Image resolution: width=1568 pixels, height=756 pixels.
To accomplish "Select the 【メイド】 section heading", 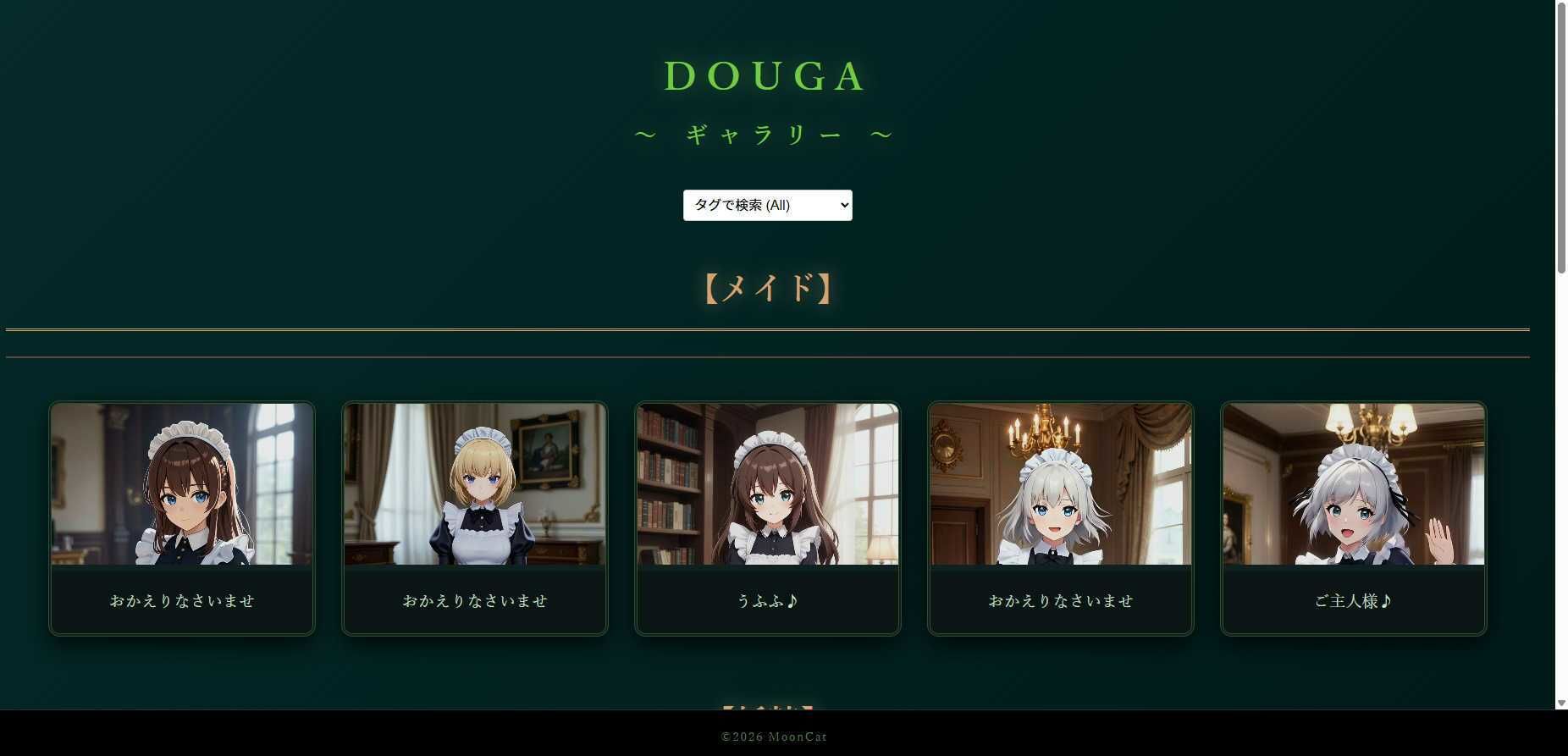I will point(766,288).
